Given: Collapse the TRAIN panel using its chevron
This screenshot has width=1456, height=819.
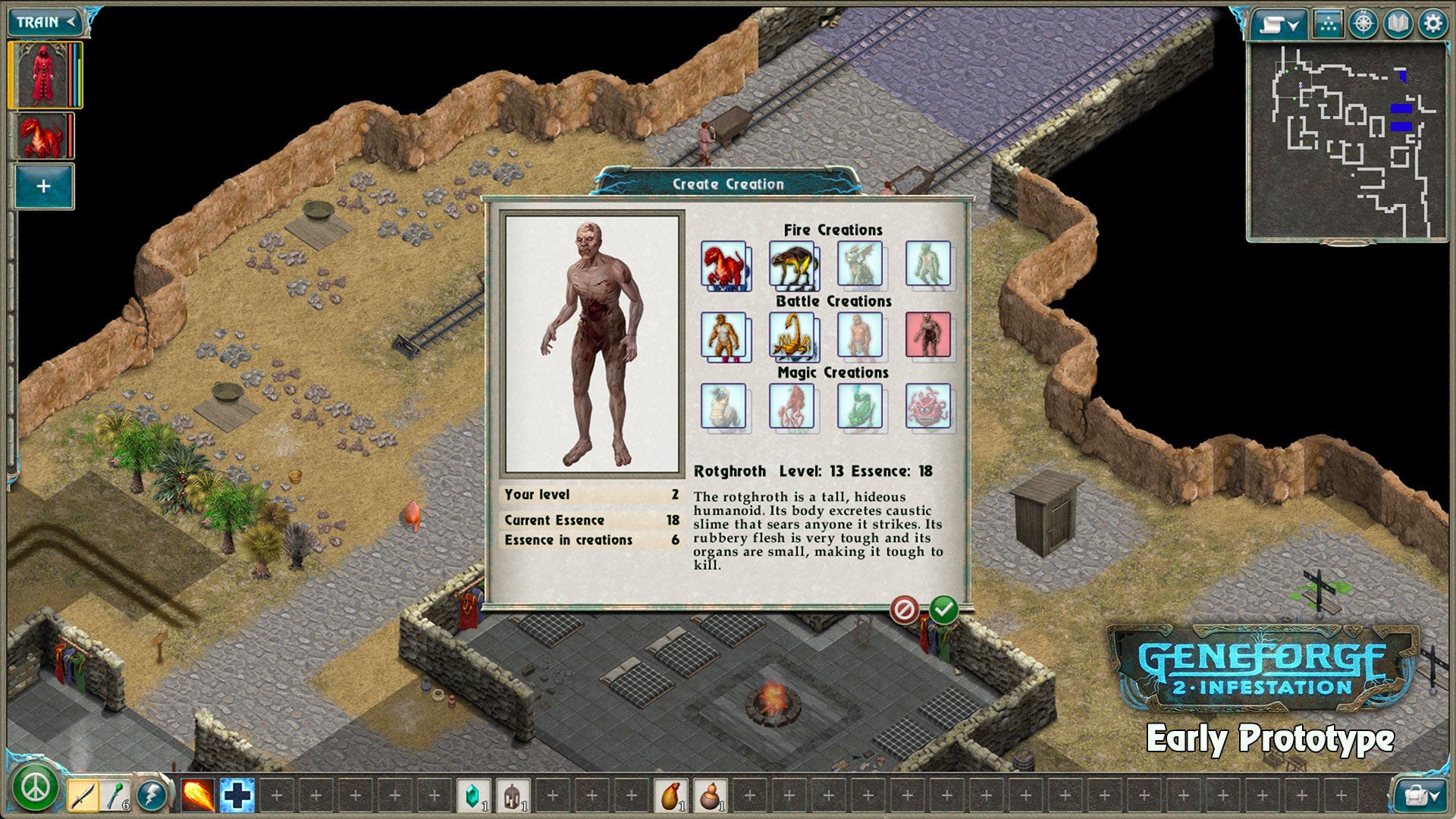Looking at the screenshot, I should coord(70,21).
